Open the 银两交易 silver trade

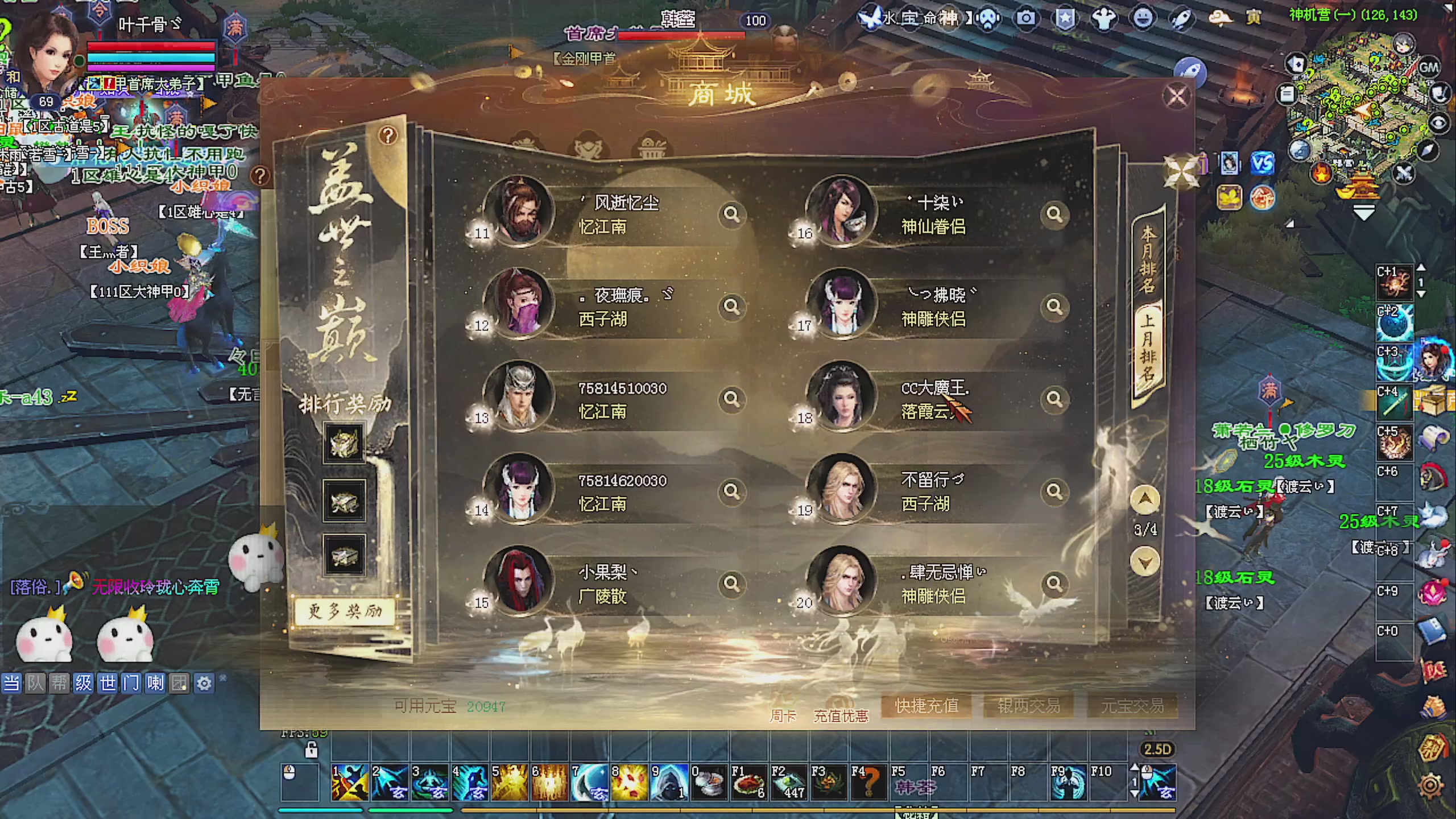click(x=1029, y=706)
